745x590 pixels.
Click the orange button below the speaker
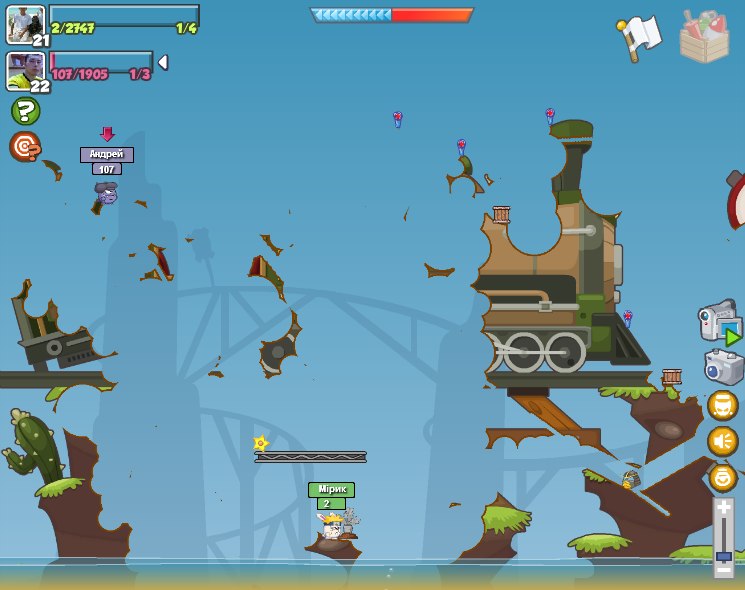723,477
